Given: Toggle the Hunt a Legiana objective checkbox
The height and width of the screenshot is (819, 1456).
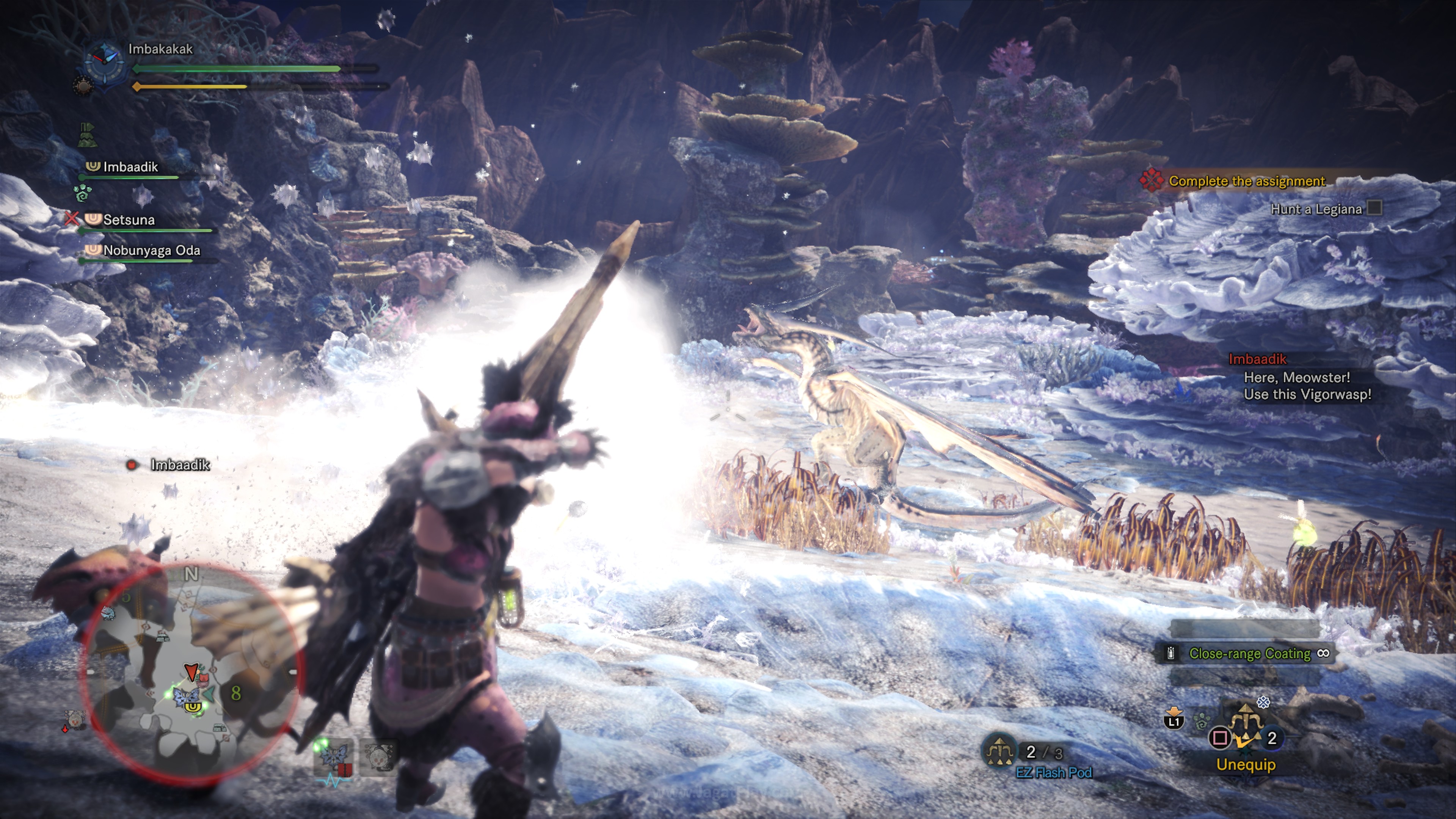Looking at the screenshot, I should pyautogui.click(x=1374, y=209).
